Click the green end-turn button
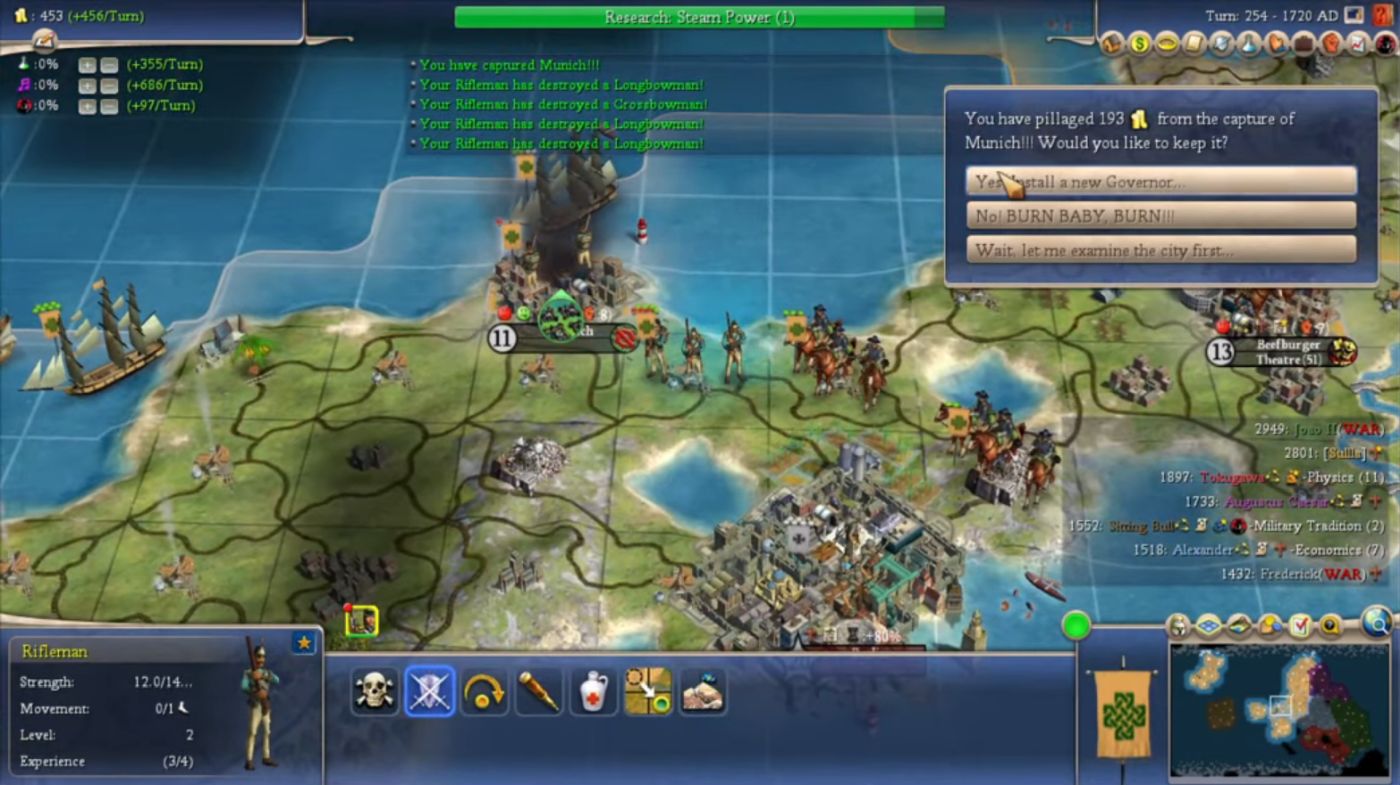1400x785 pixels. click(1076, 627)
